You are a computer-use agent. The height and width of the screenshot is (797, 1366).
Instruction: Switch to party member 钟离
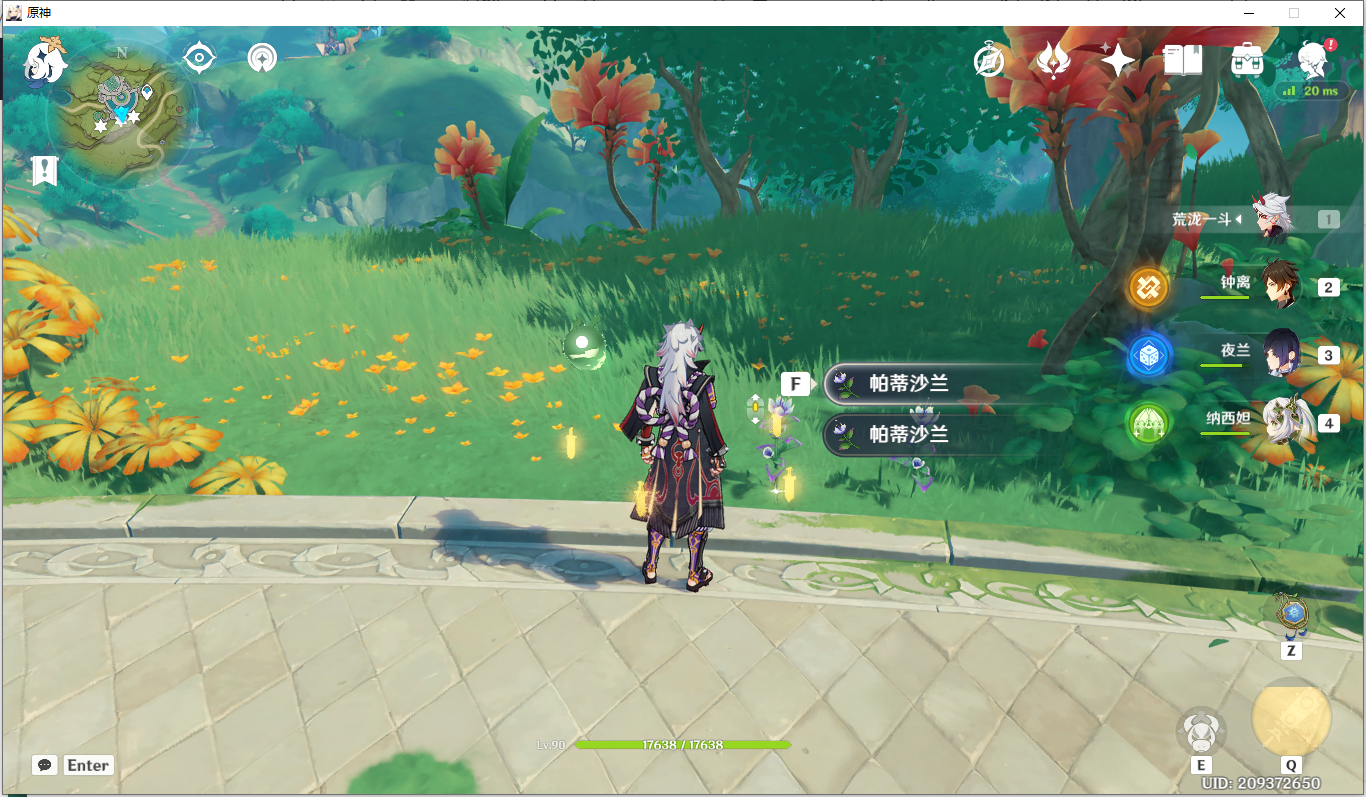click(x=1280, y=286)
